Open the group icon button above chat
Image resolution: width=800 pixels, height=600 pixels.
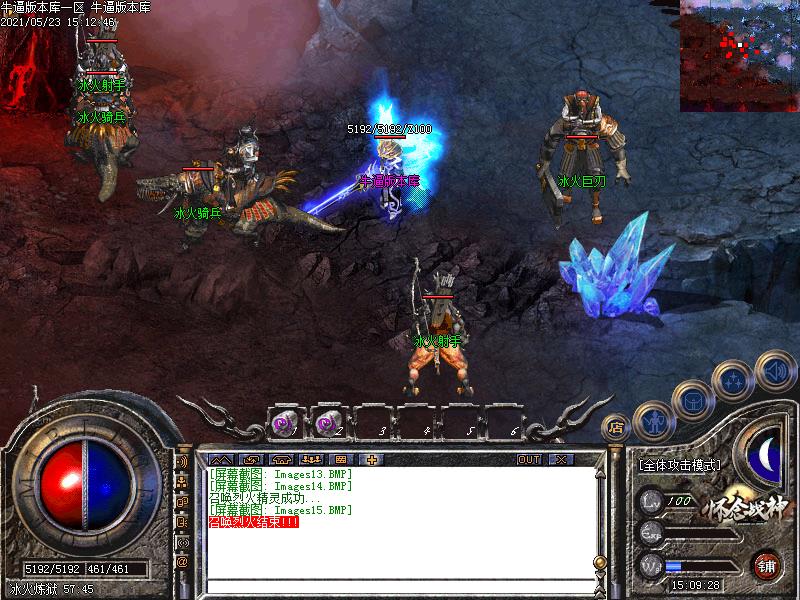tap(314, 459)
